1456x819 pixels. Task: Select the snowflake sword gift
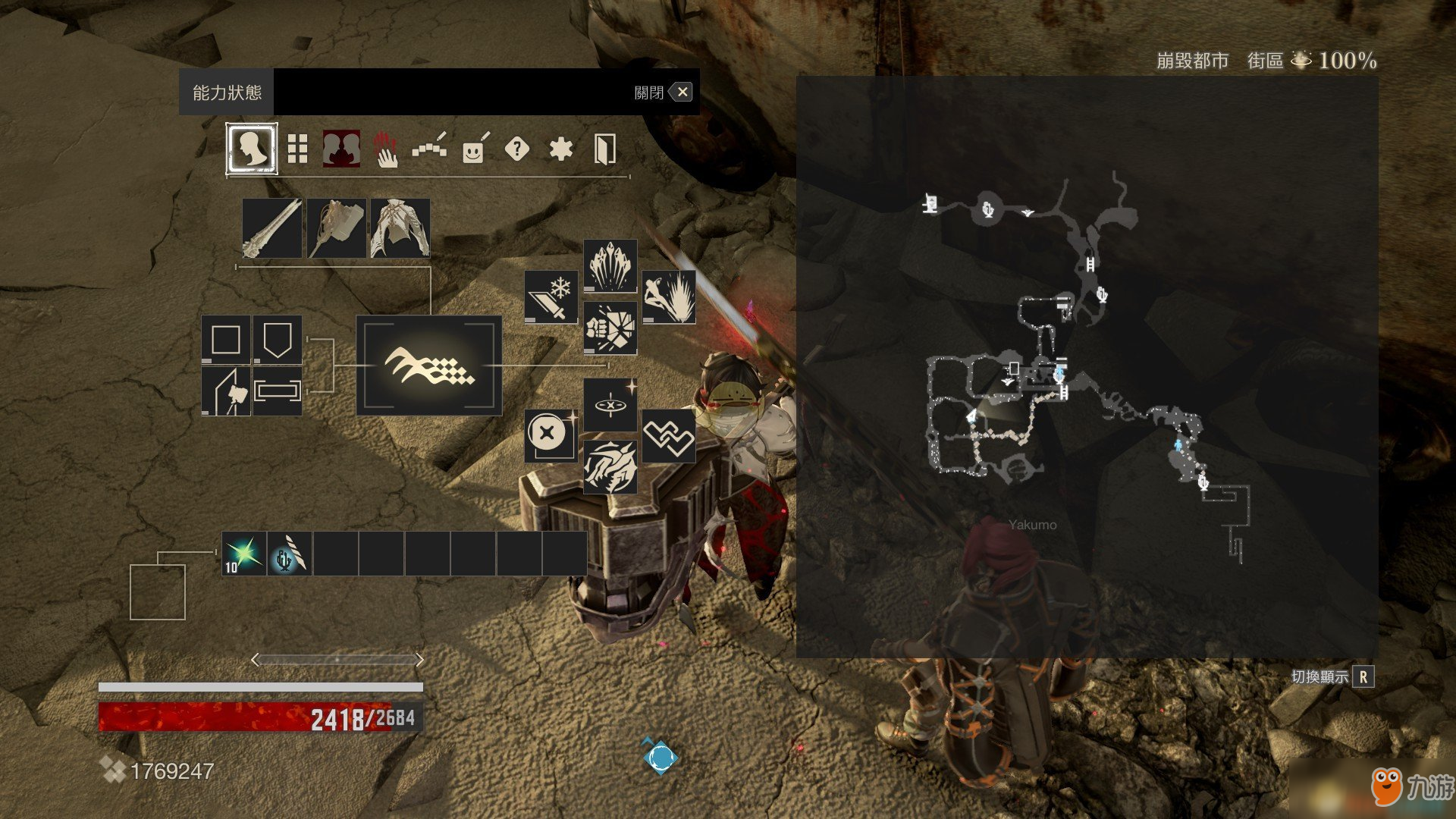(x=551, y=297)
